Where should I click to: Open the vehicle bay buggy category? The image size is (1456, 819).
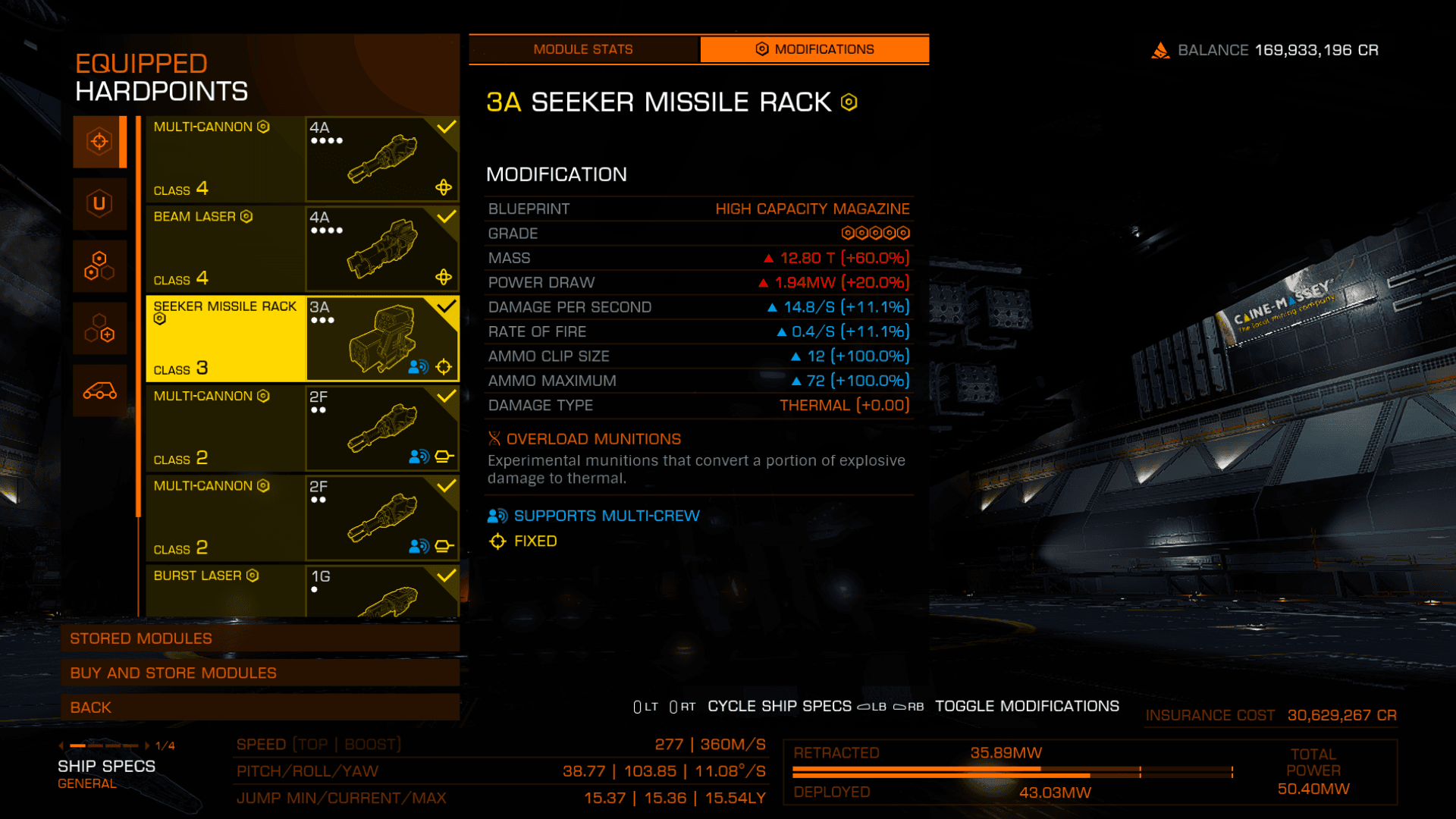click(x=99, y=391)
